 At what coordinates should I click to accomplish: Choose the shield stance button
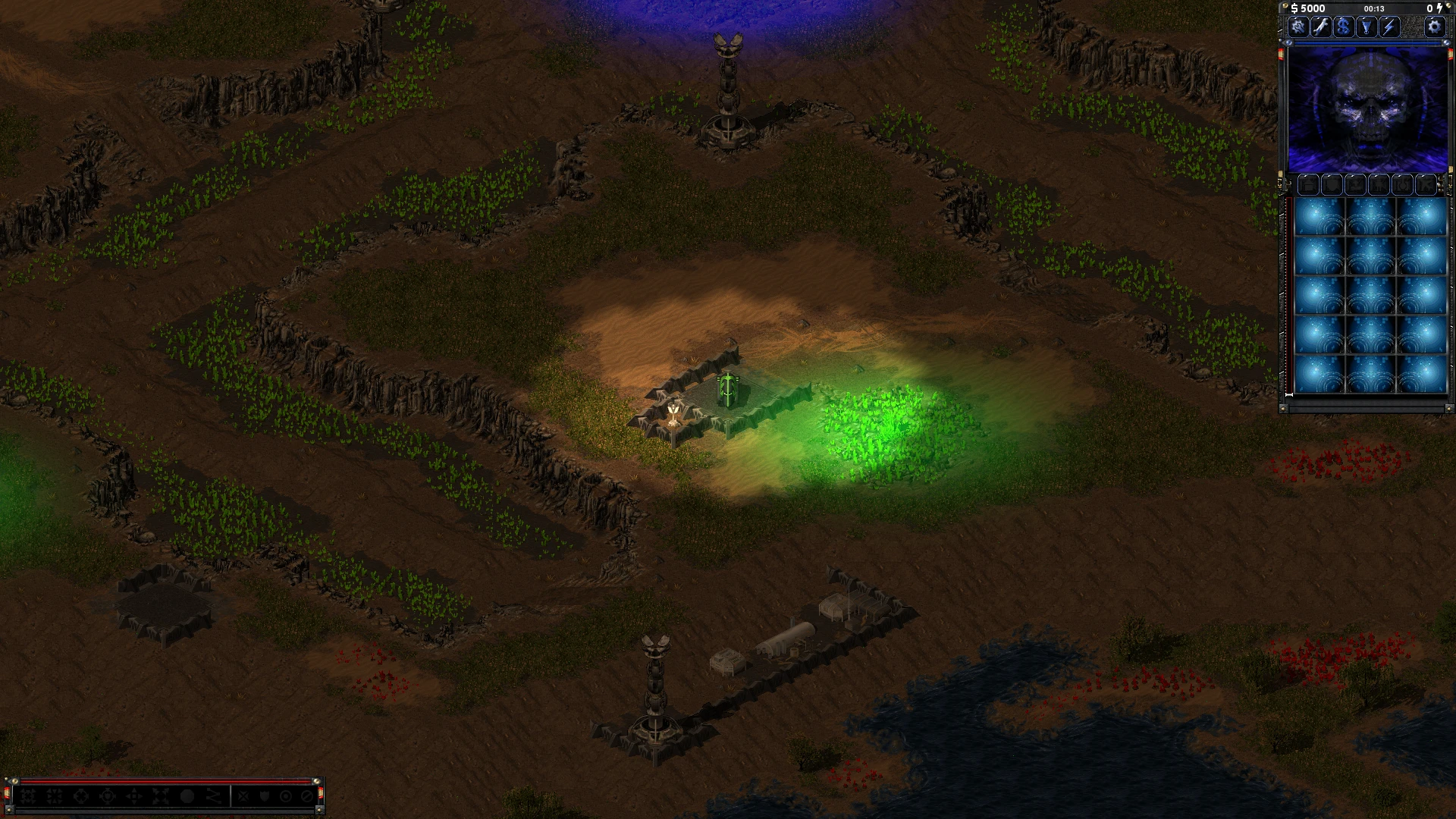pyautogui.click(x=265, y=796)
